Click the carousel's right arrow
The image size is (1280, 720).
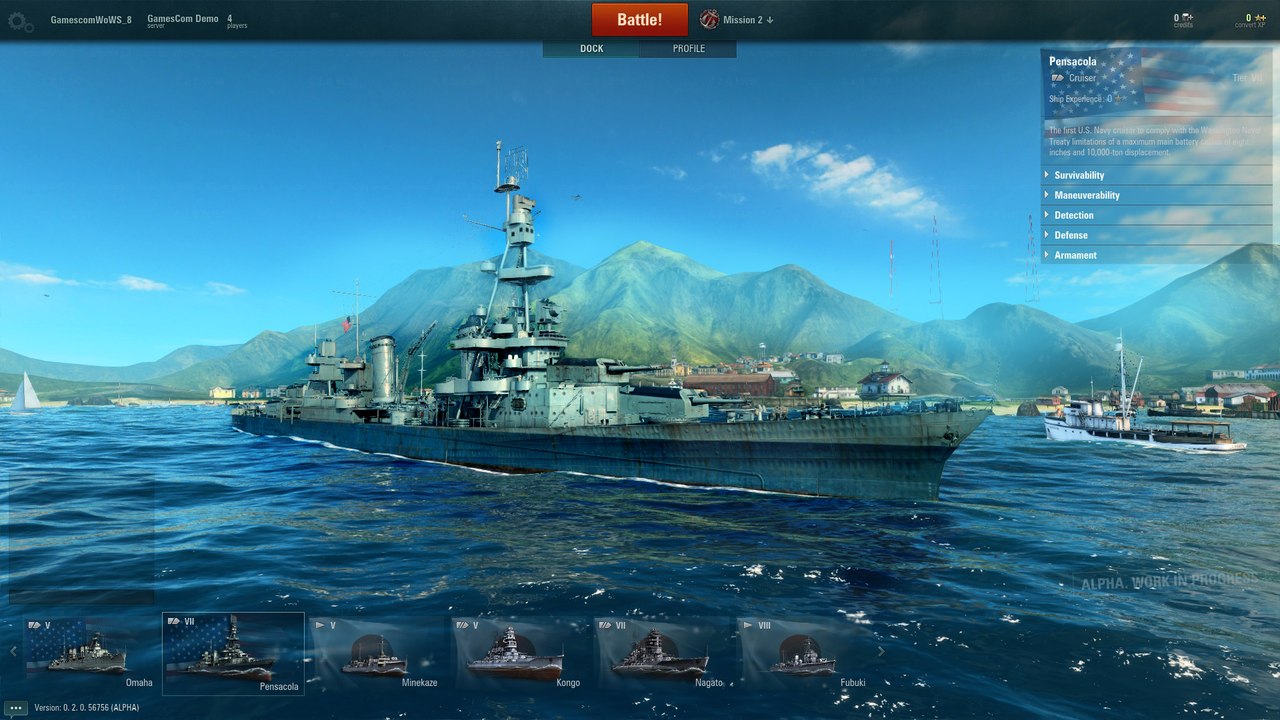coord(881,651)
